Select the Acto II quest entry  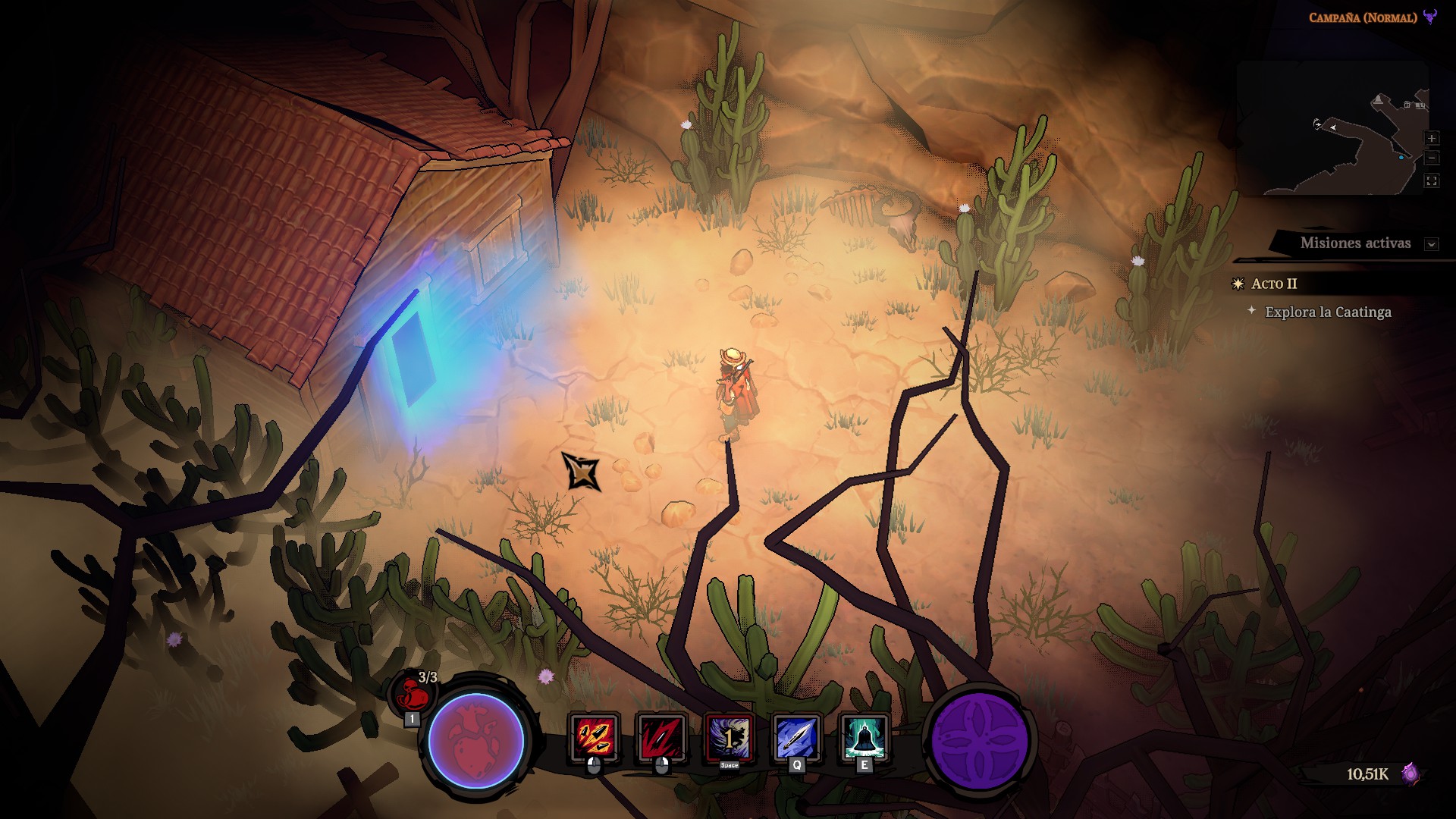(x=1274, y=284)
